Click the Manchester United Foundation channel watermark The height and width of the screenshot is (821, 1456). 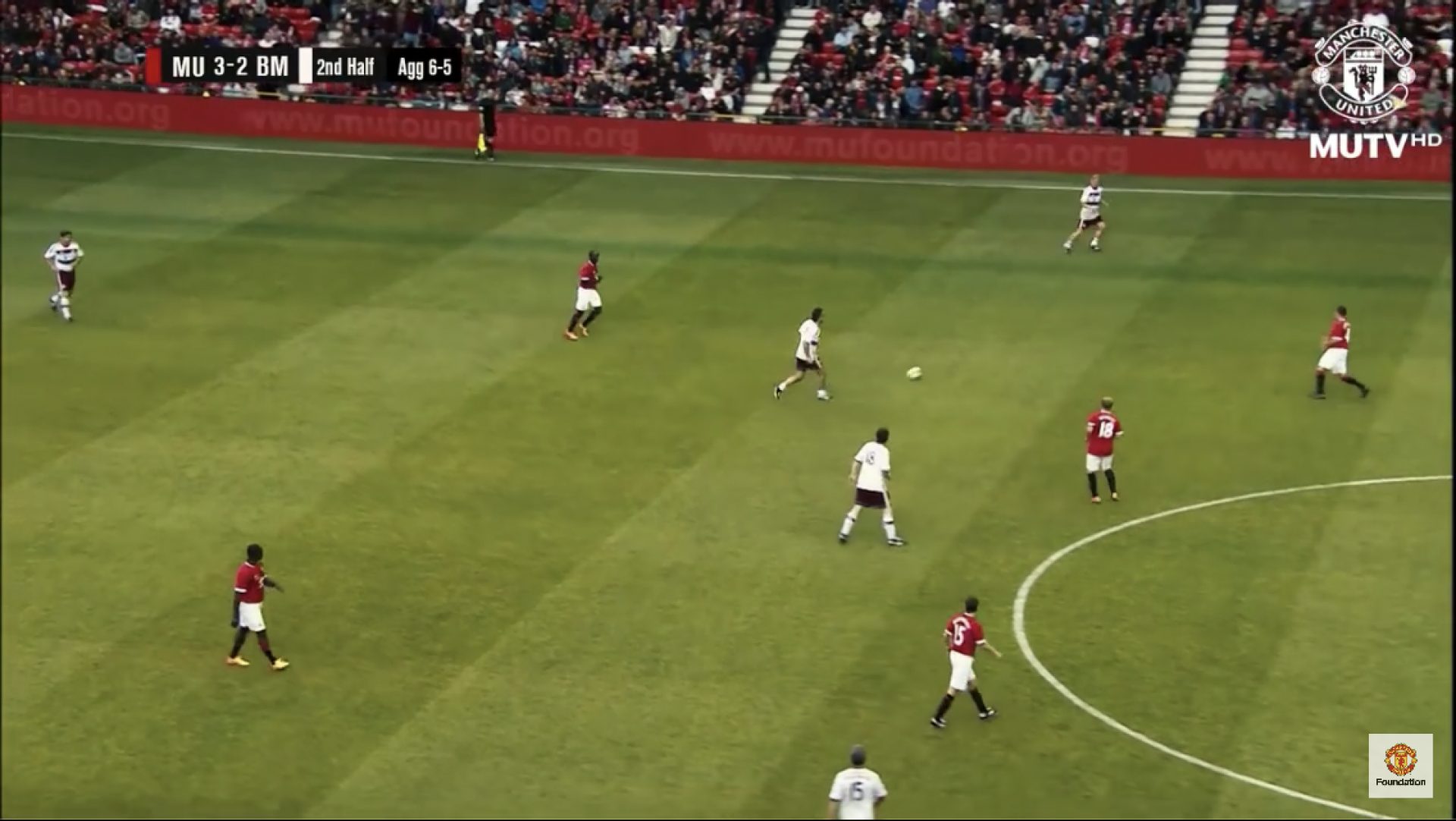point(1400,765)
